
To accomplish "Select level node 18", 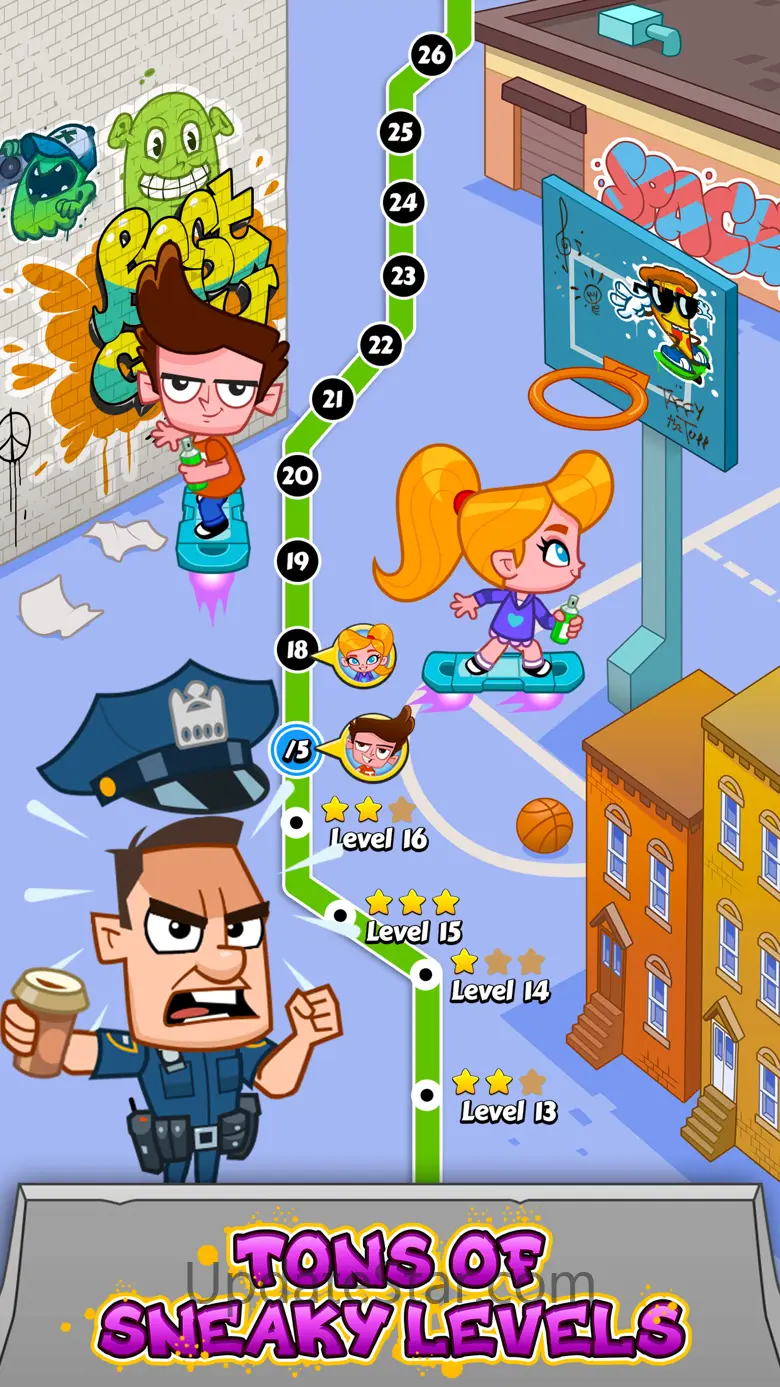I will (297, 650).
